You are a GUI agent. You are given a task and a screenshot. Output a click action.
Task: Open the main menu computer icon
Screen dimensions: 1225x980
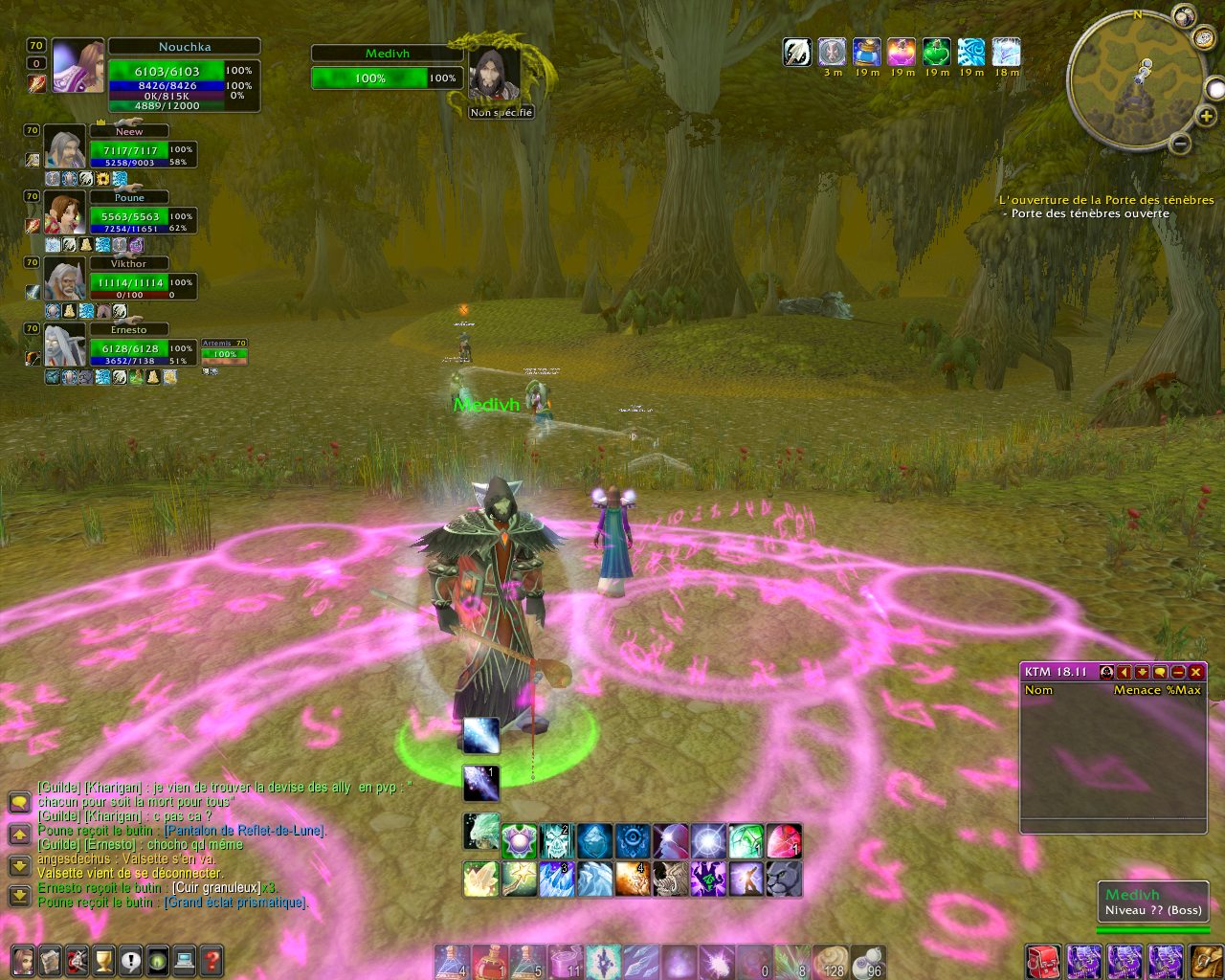coord(184,960)
